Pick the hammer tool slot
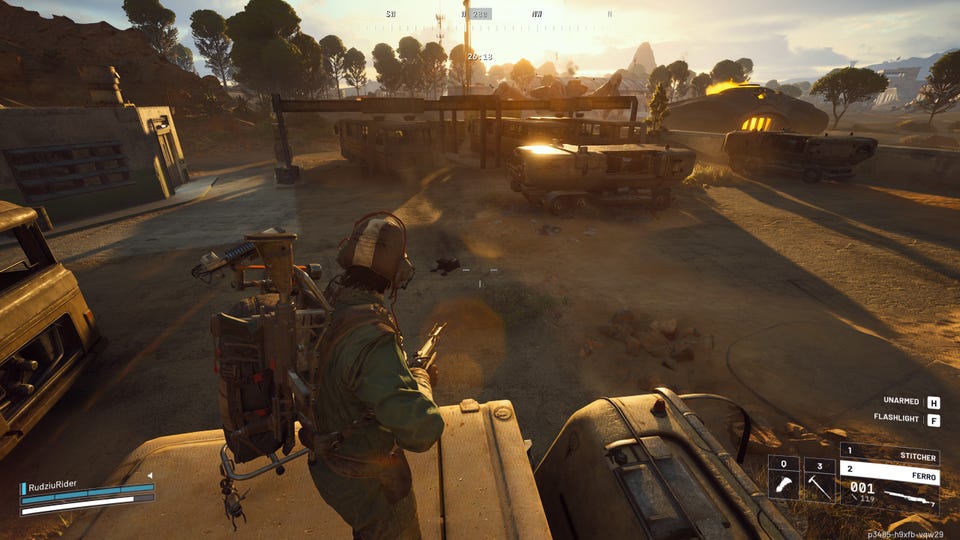The height and width of the screenshot is (540, 960). tap(819, 484)
